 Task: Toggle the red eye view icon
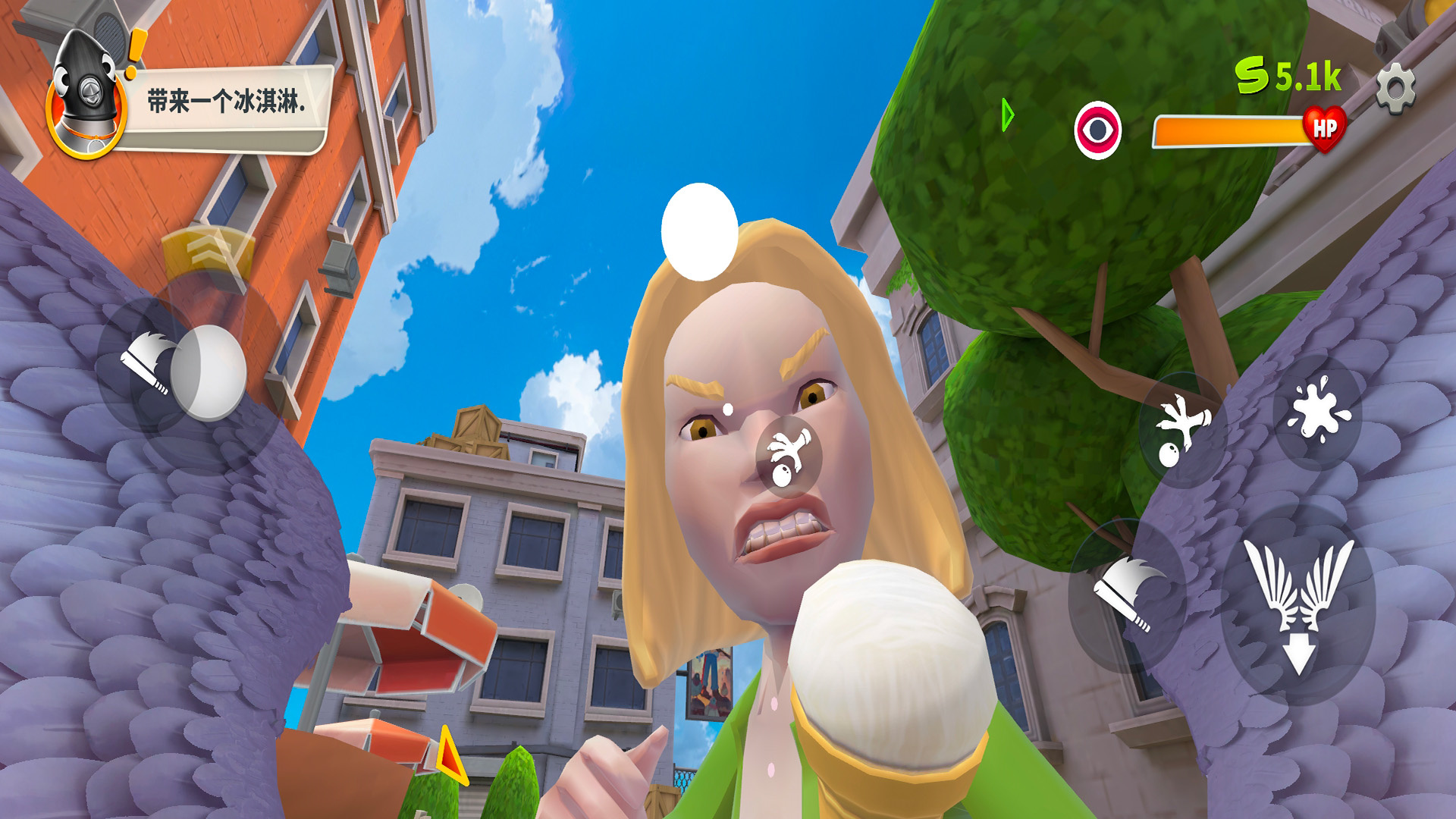coord(1097,130)
